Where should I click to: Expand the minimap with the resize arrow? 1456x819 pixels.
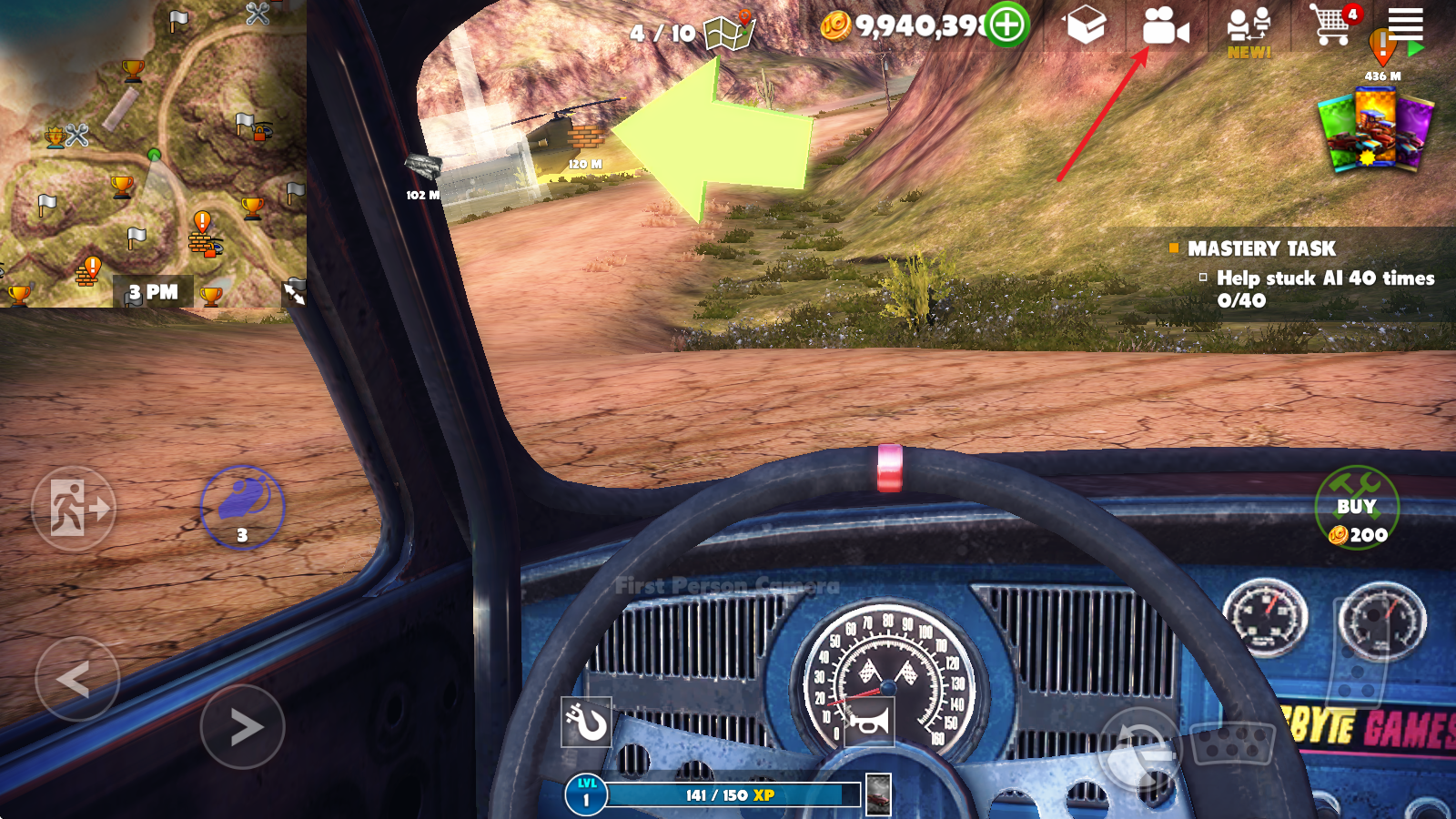point(295,293)
